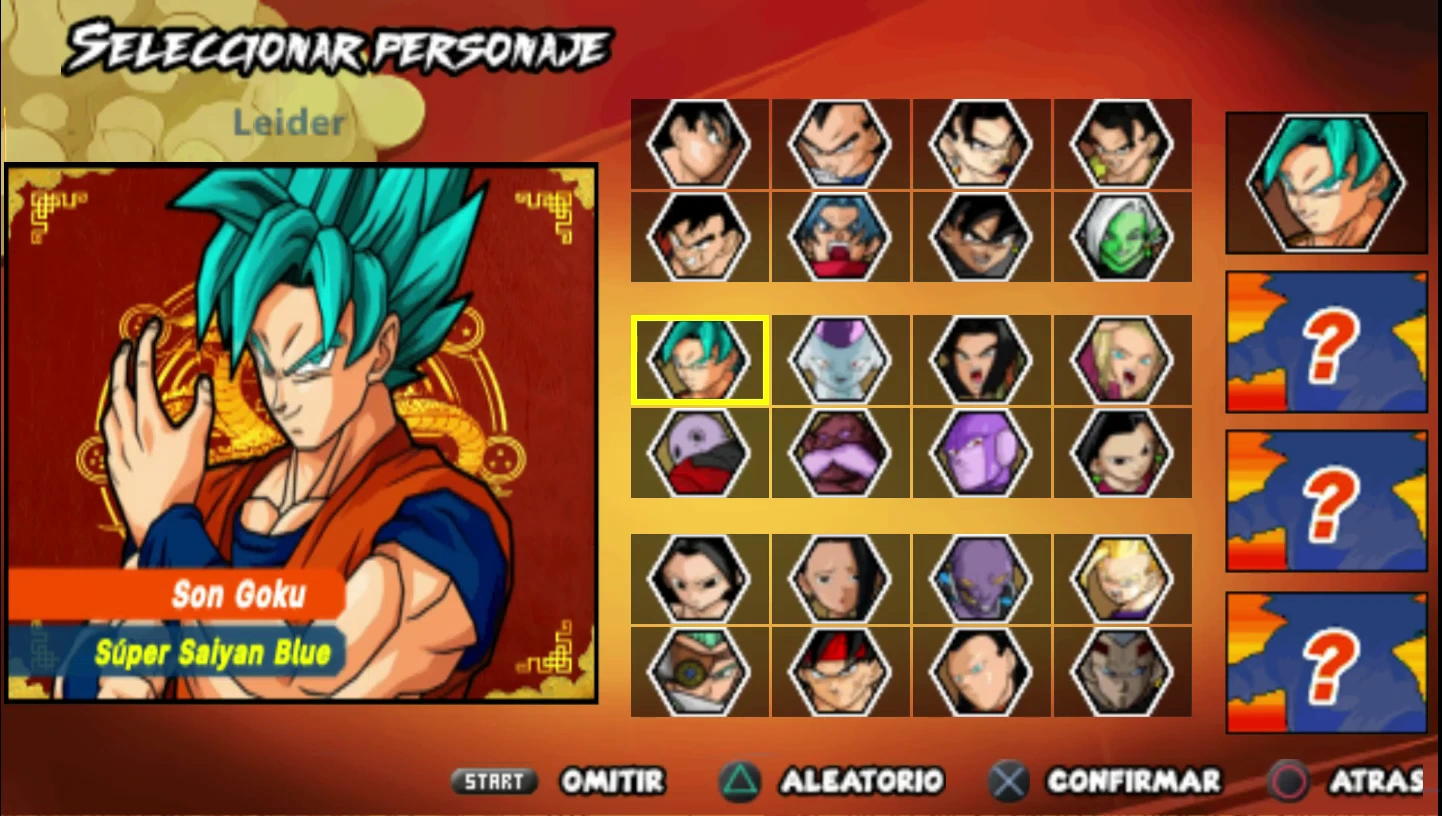The width and height of the screenshot is (1442, 816).
Task: Choose the Super Saiyan Blue Trunks portrait
Action: (x=841, y=237)
